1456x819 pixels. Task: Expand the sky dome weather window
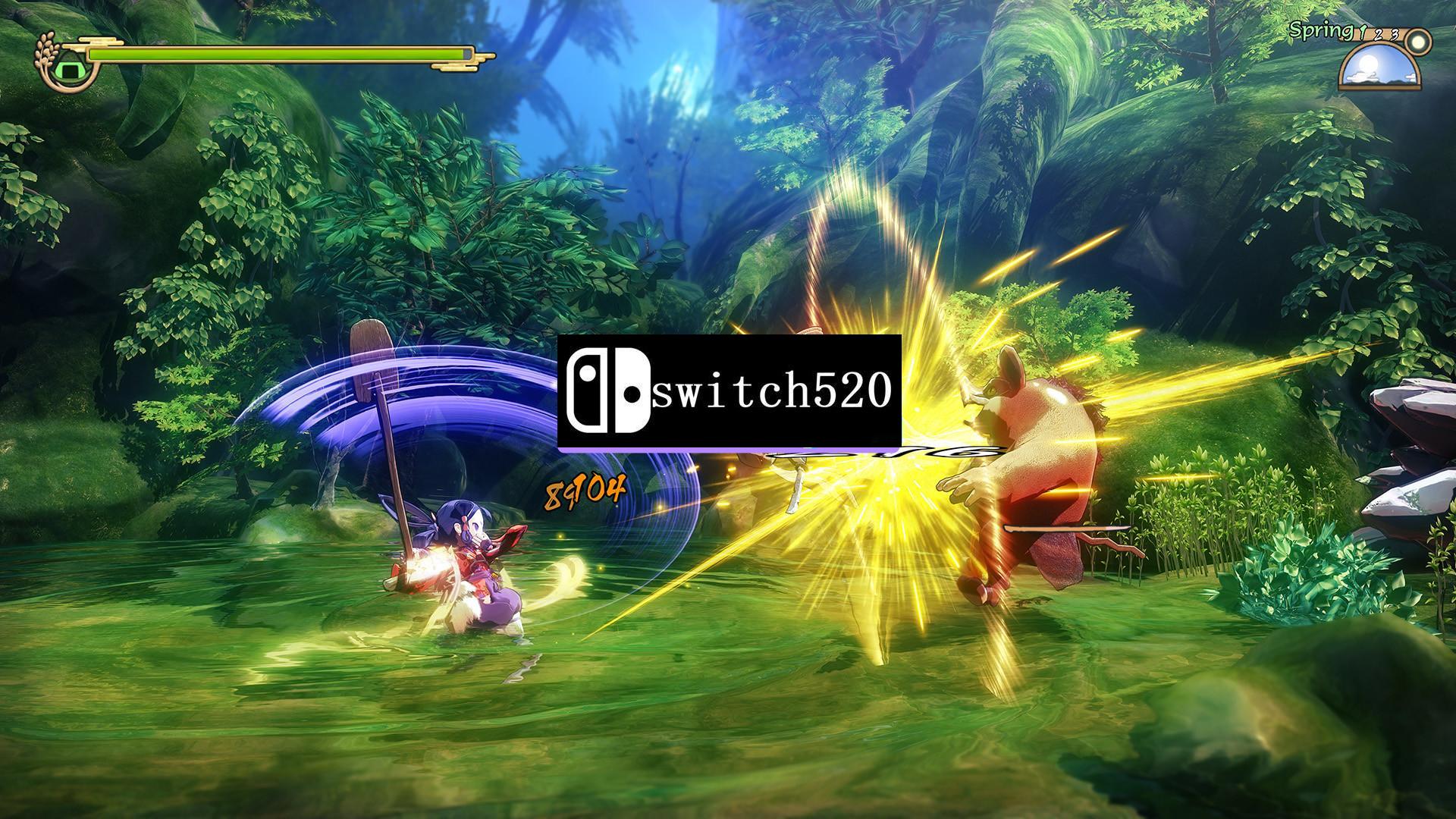point(1378,68)
